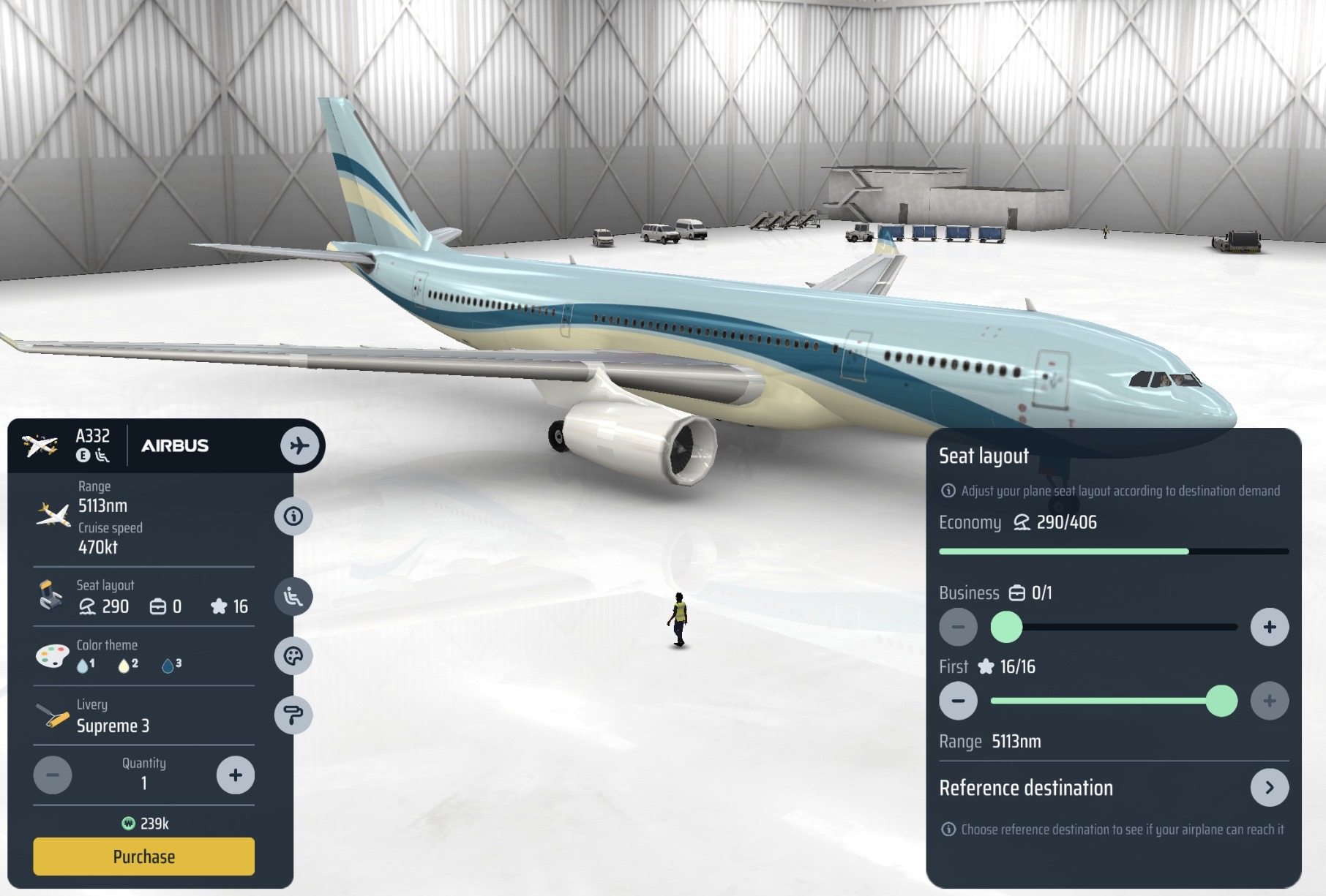The width and height of the screenshot is (1326, 896).
Task: Add a Business class seat
Action: [1269, 627]
